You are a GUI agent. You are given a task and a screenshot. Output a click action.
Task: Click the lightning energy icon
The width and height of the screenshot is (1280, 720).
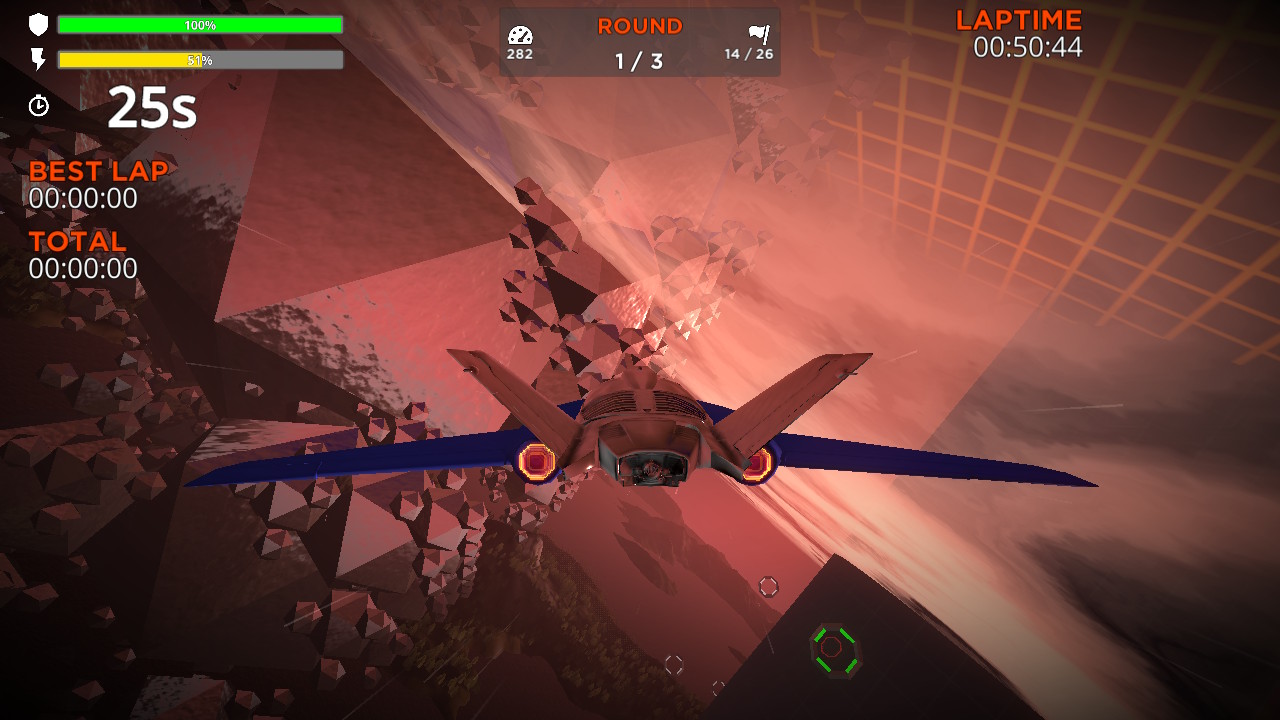click(x=39, y=60)
